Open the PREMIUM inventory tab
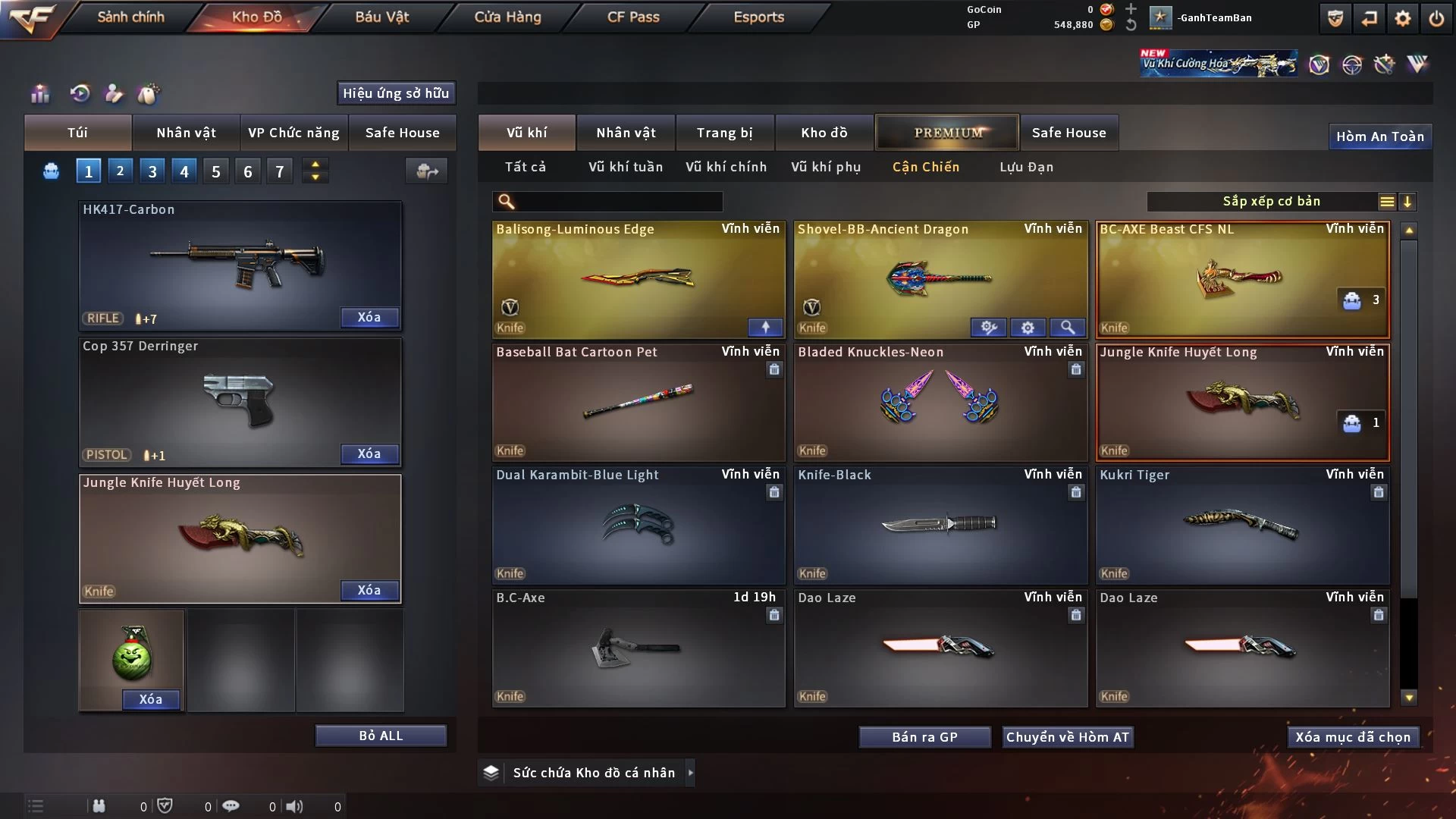 click(947, 133)
